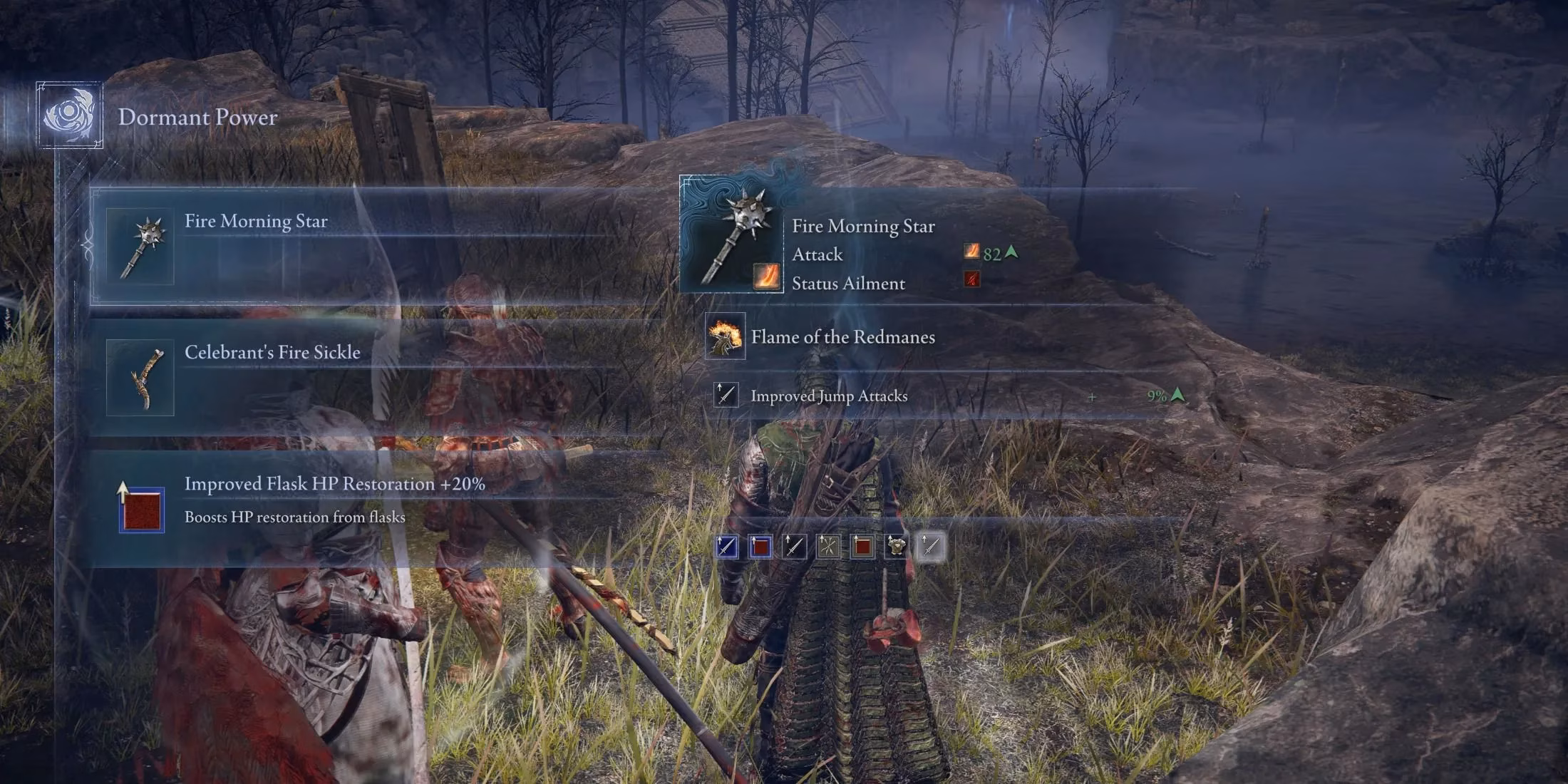The image size is (1568, 784).
Task: Click the red Status Ailment icon
Action: click(971, 279)
